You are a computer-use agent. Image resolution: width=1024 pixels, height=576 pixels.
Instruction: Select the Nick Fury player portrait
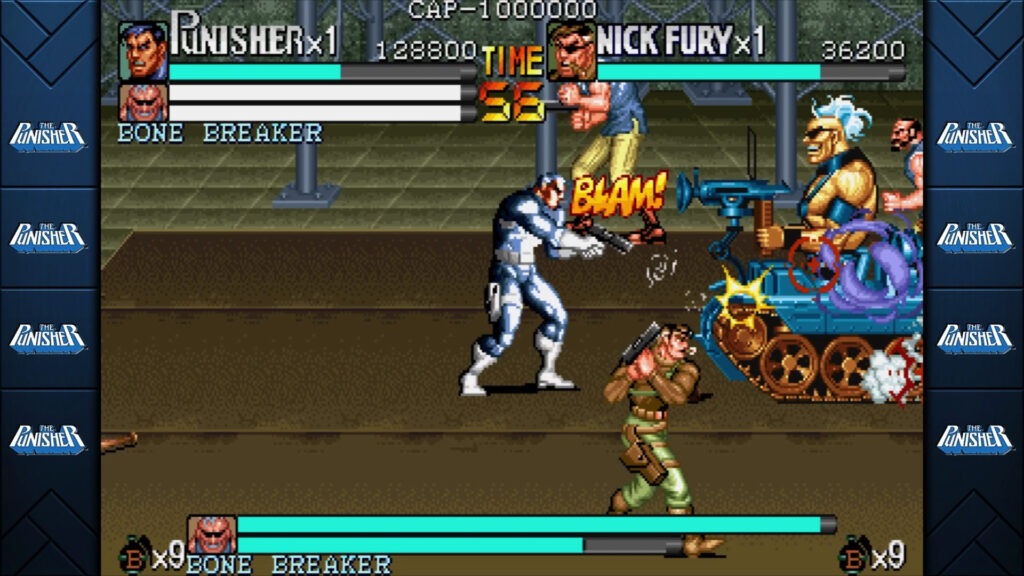(571, 51)
